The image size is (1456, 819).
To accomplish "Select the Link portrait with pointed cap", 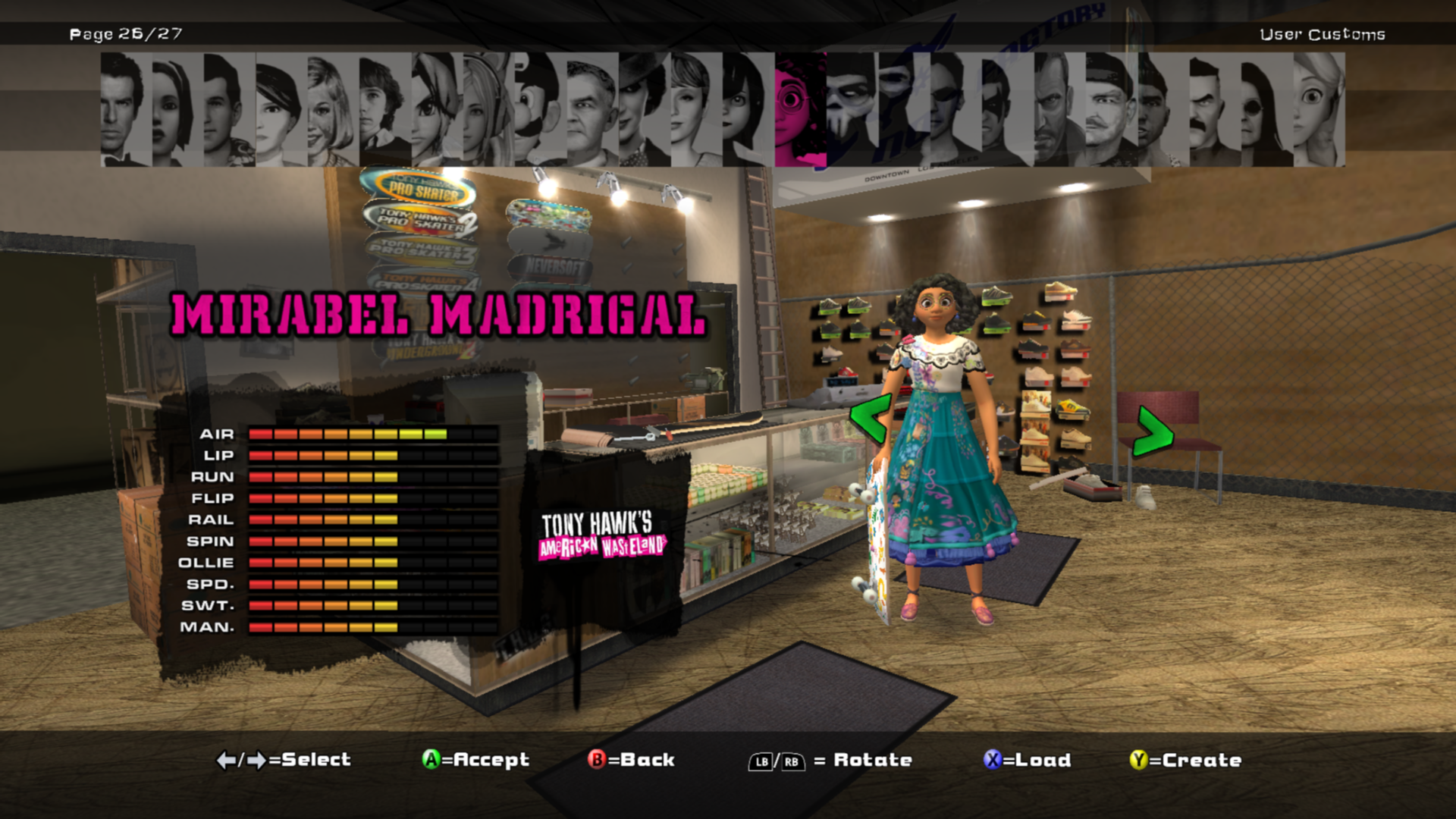I will (436, 110).
